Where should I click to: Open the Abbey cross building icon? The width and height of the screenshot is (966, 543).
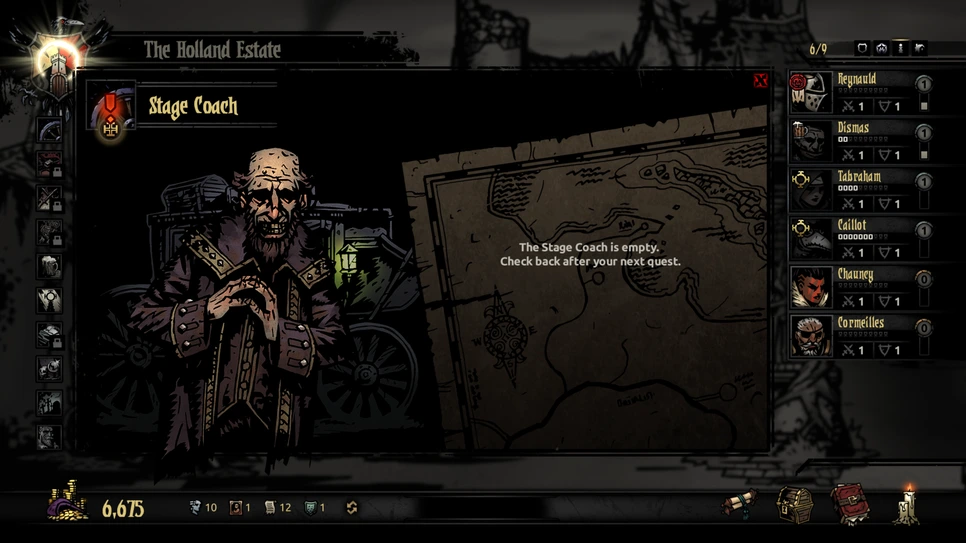pos(49,300)
